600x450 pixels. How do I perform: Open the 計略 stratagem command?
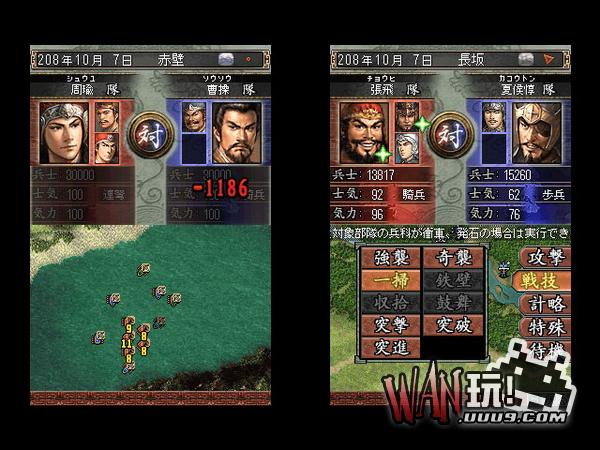coord(546,304)
